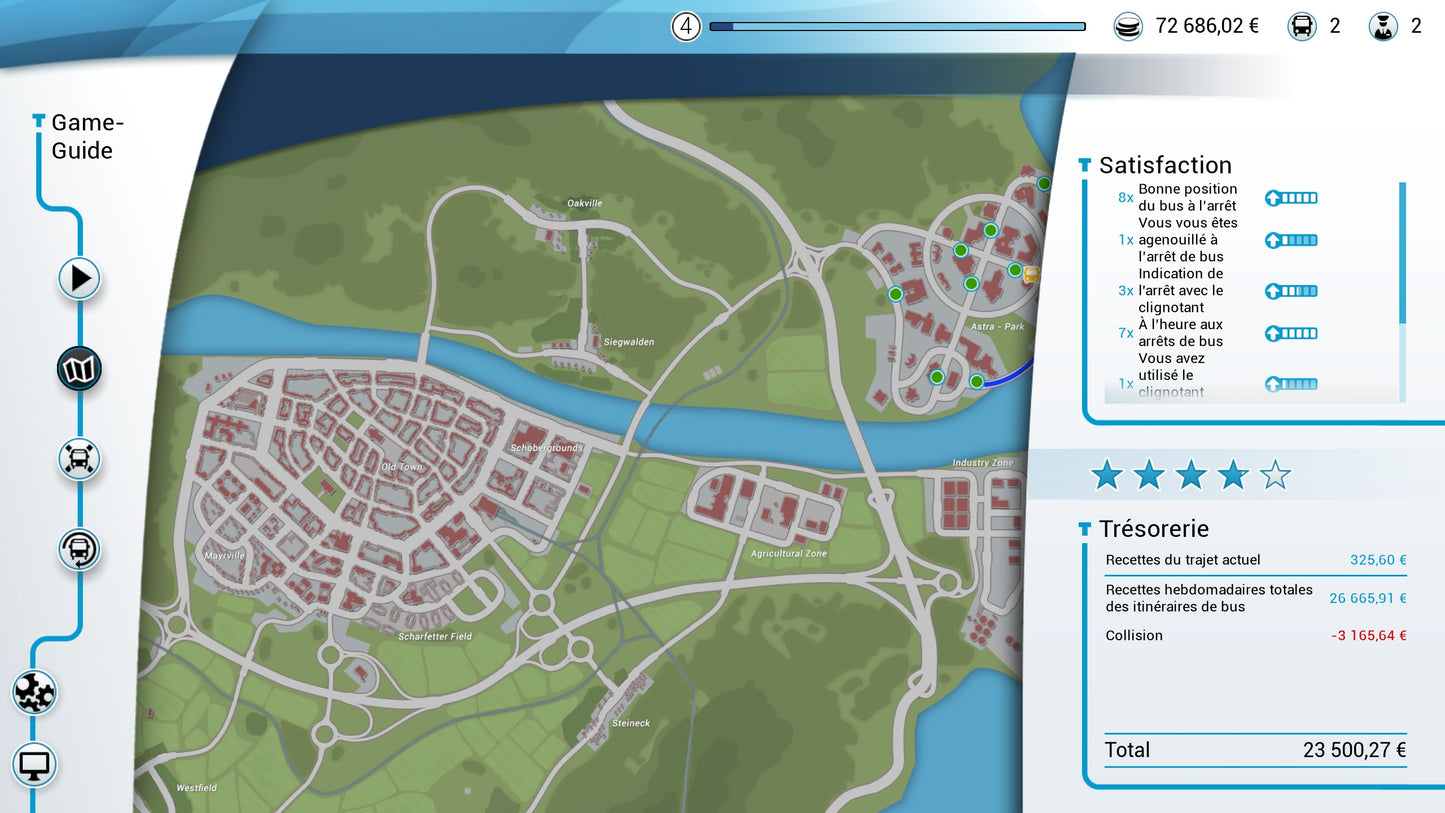The image size is (1445, 813).
Task: Select the bus icon showing count 2
Action: pyautogui.click(x=1301, y=25)
